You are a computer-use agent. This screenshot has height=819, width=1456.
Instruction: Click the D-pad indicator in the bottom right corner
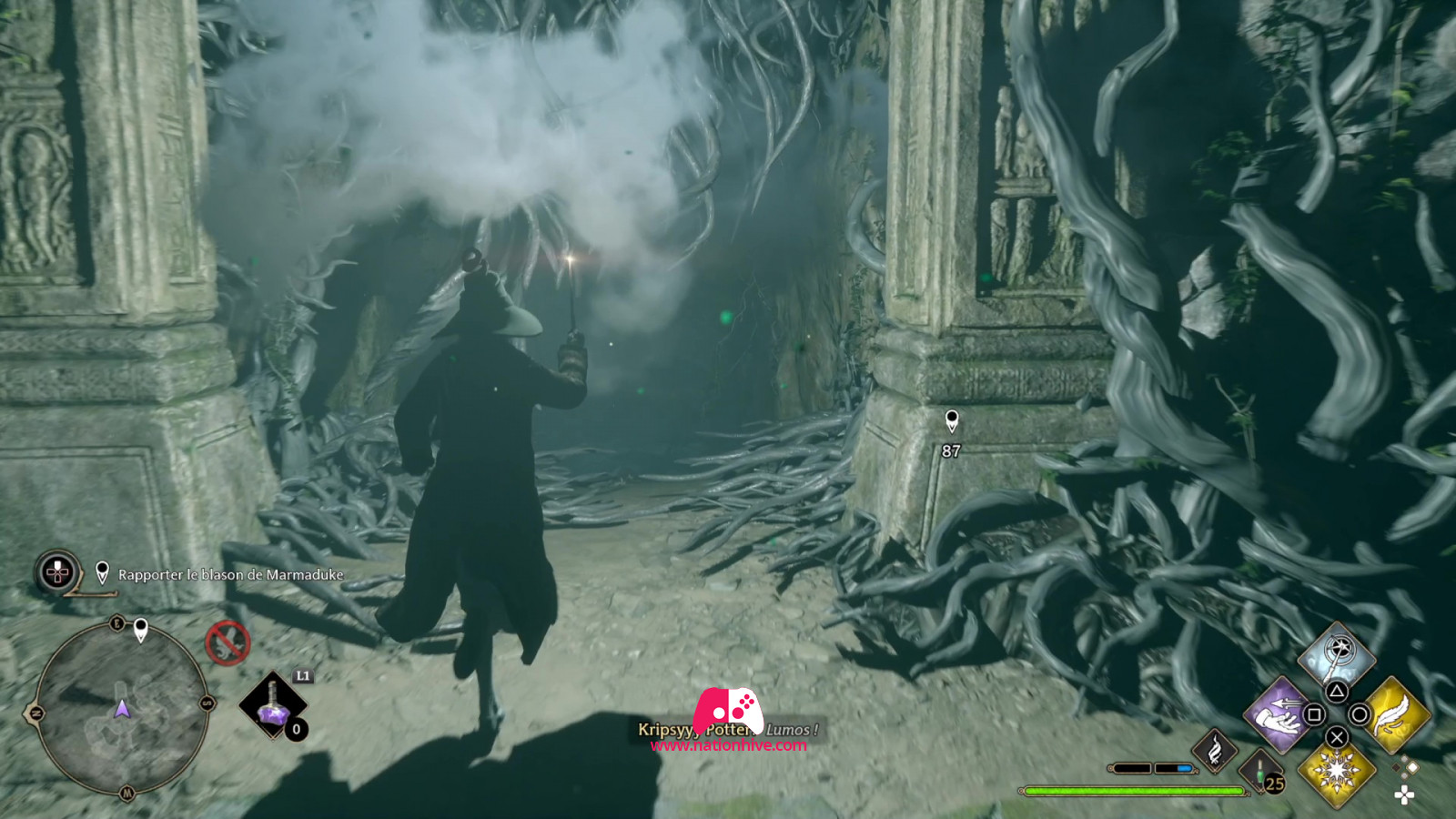(1405, 795)
